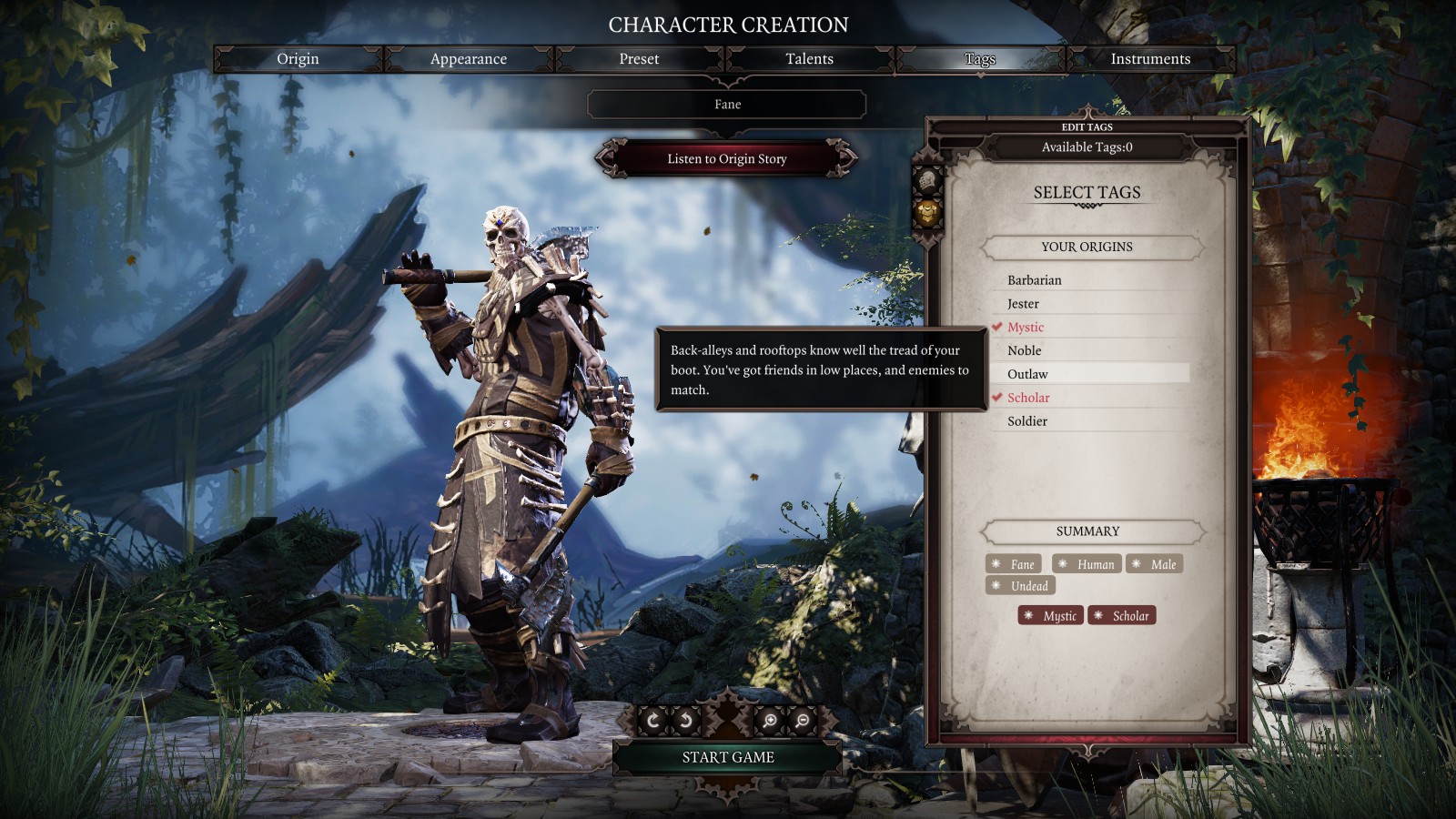This screenshot has height=819, width=1456.
Task: Go to the Preset tab
Action: click(639, 59)
